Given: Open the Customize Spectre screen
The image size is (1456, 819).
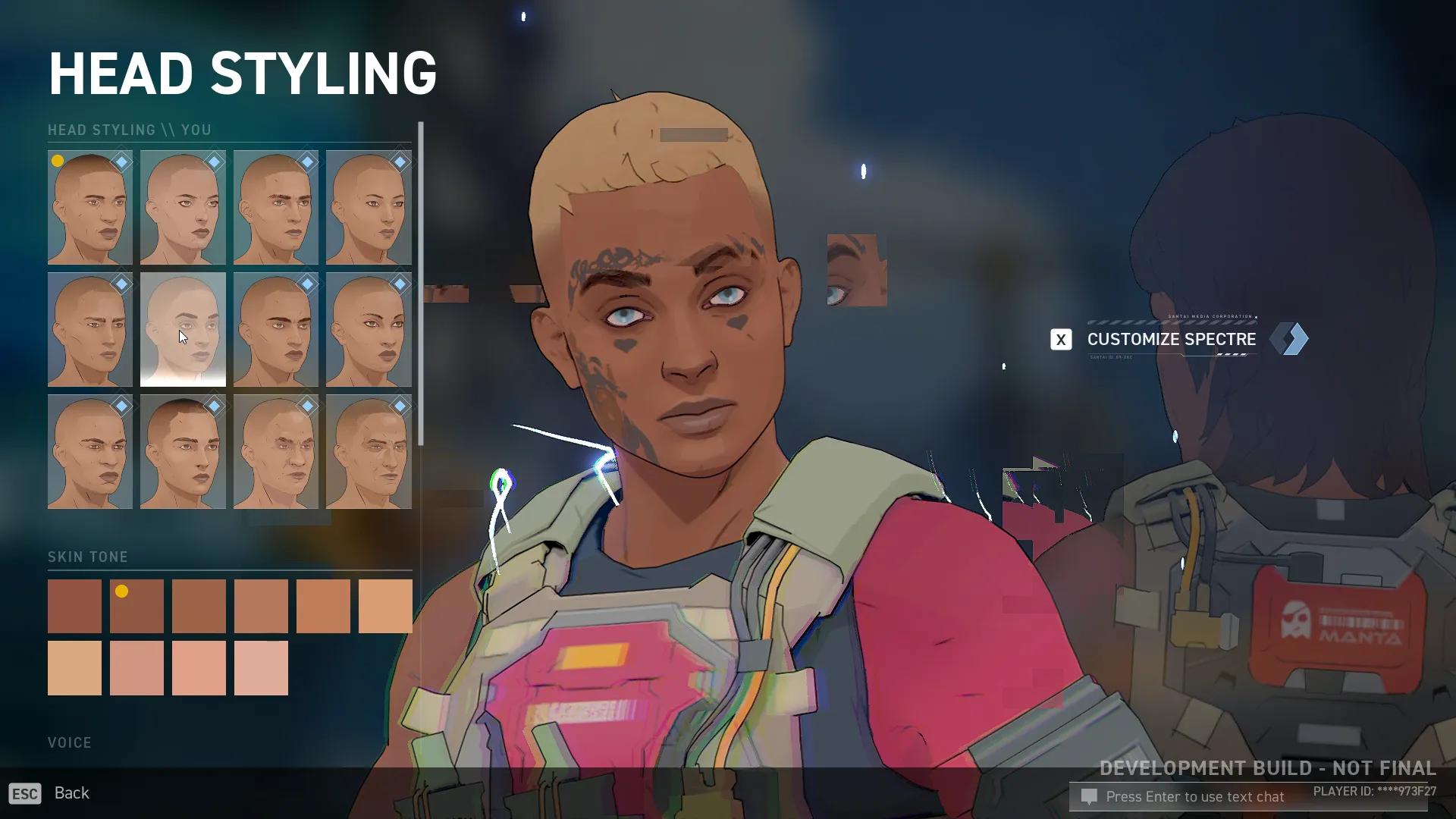Looking at the screenshot, I should pyautogui.click(x=1171, y=339).
